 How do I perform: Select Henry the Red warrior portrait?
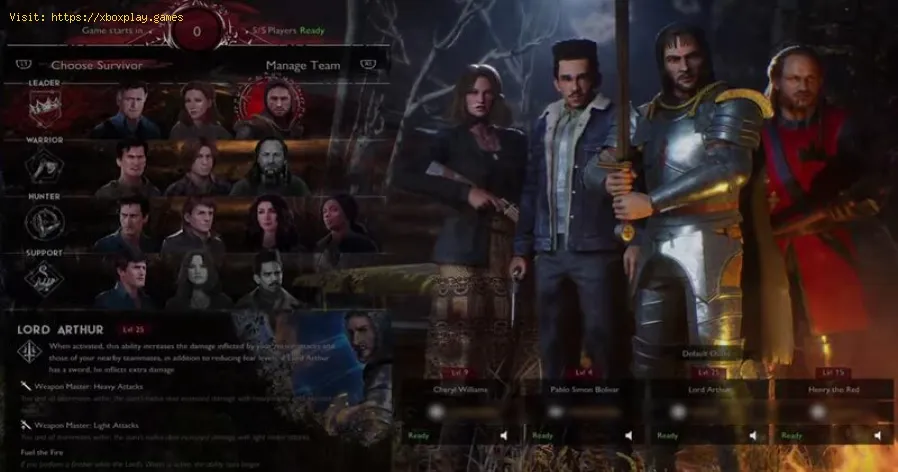click(x=268, y=165)
